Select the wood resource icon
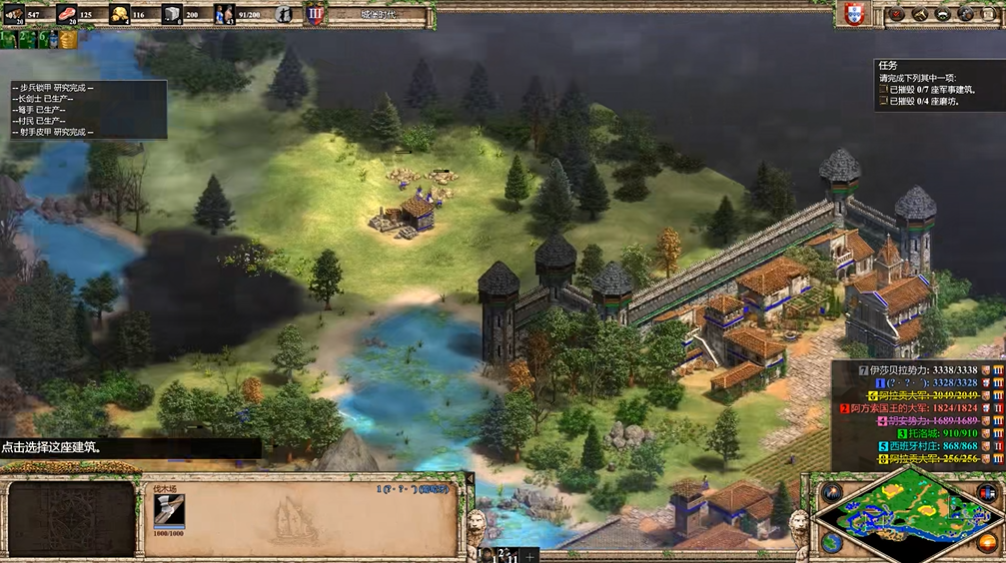Viewport: 1006px width, 563px height. (x=14, y=14)
